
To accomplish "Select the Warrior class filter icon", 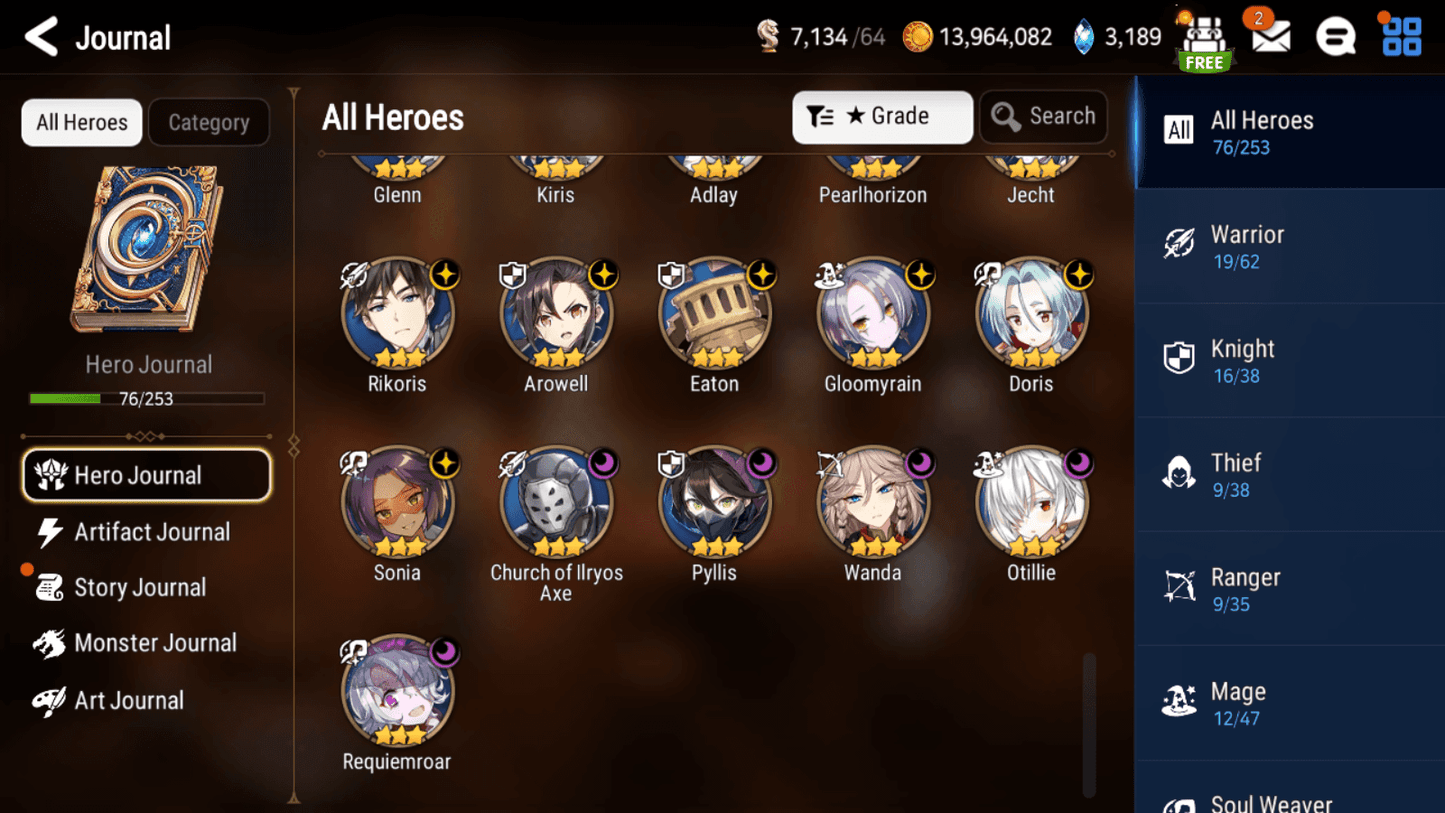I will tap(1180, 245).
